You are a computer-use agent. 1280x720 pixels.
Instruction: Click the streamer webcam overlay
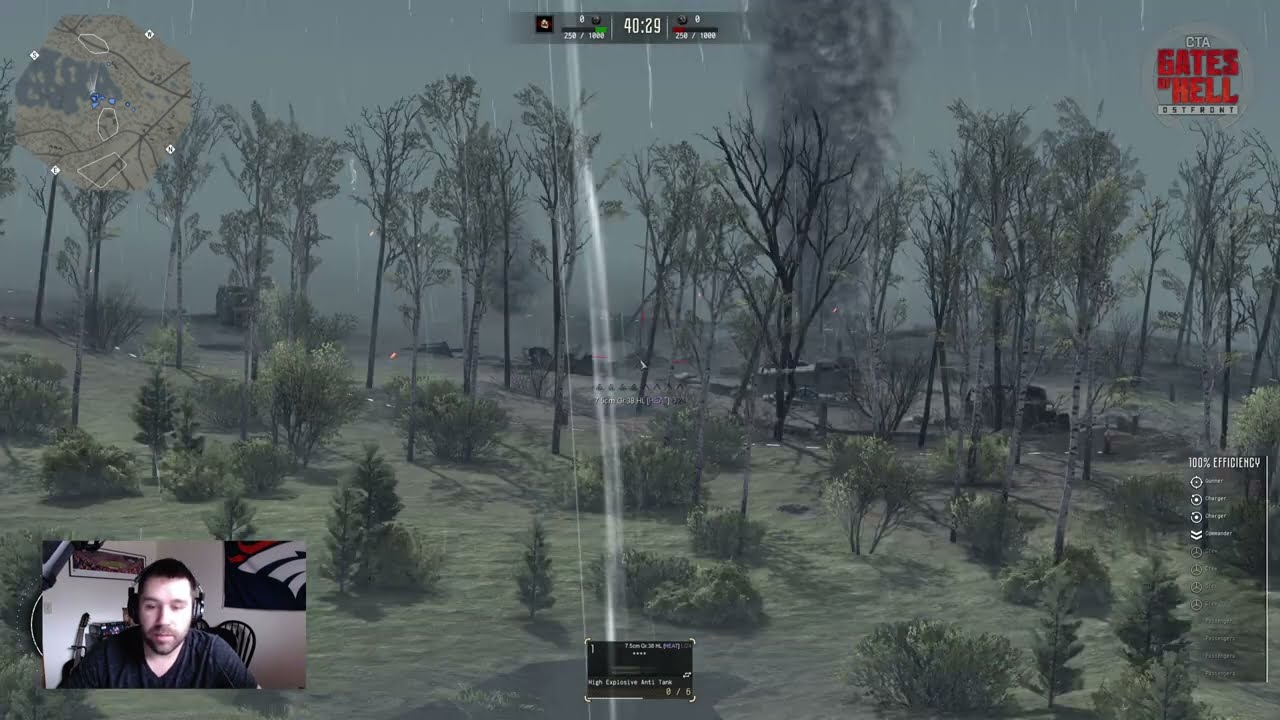[174, 614]
